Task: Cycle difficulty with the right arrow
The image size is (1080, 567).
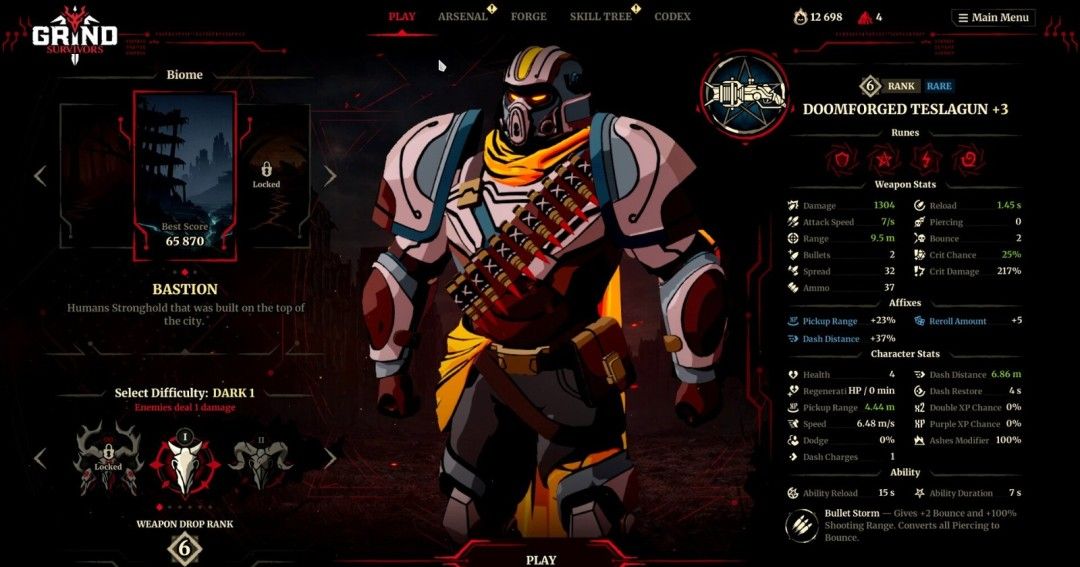Action: click(329, 459)
